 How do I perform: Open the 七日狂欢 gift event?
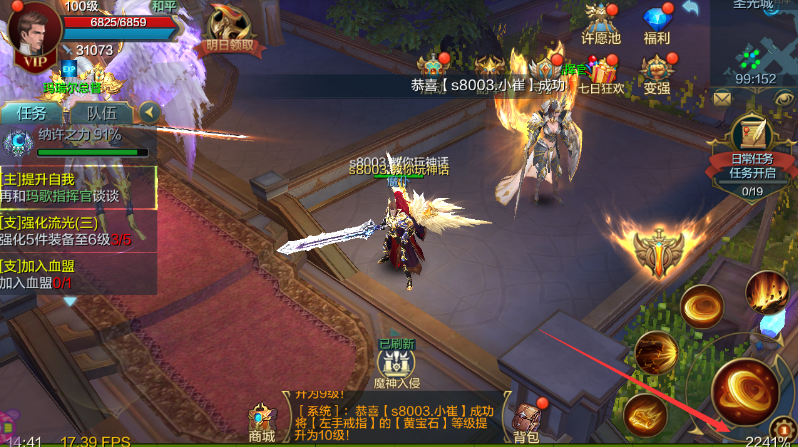[x=606, y=74]
